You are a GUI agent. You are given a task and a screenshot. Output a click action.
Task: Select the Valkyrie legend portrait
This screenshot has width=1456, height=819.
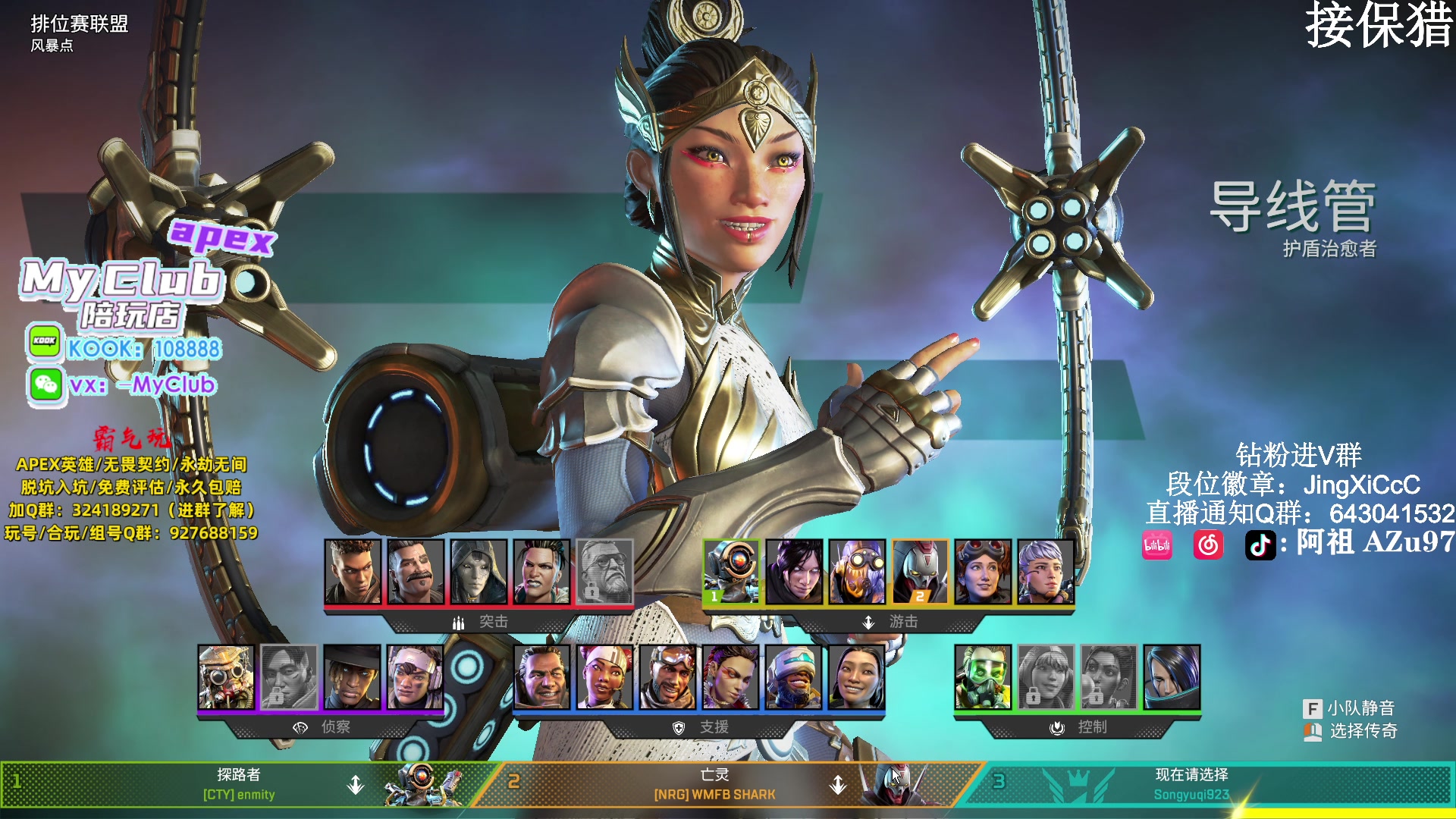pyautogui.click(x=1046, y=571)
